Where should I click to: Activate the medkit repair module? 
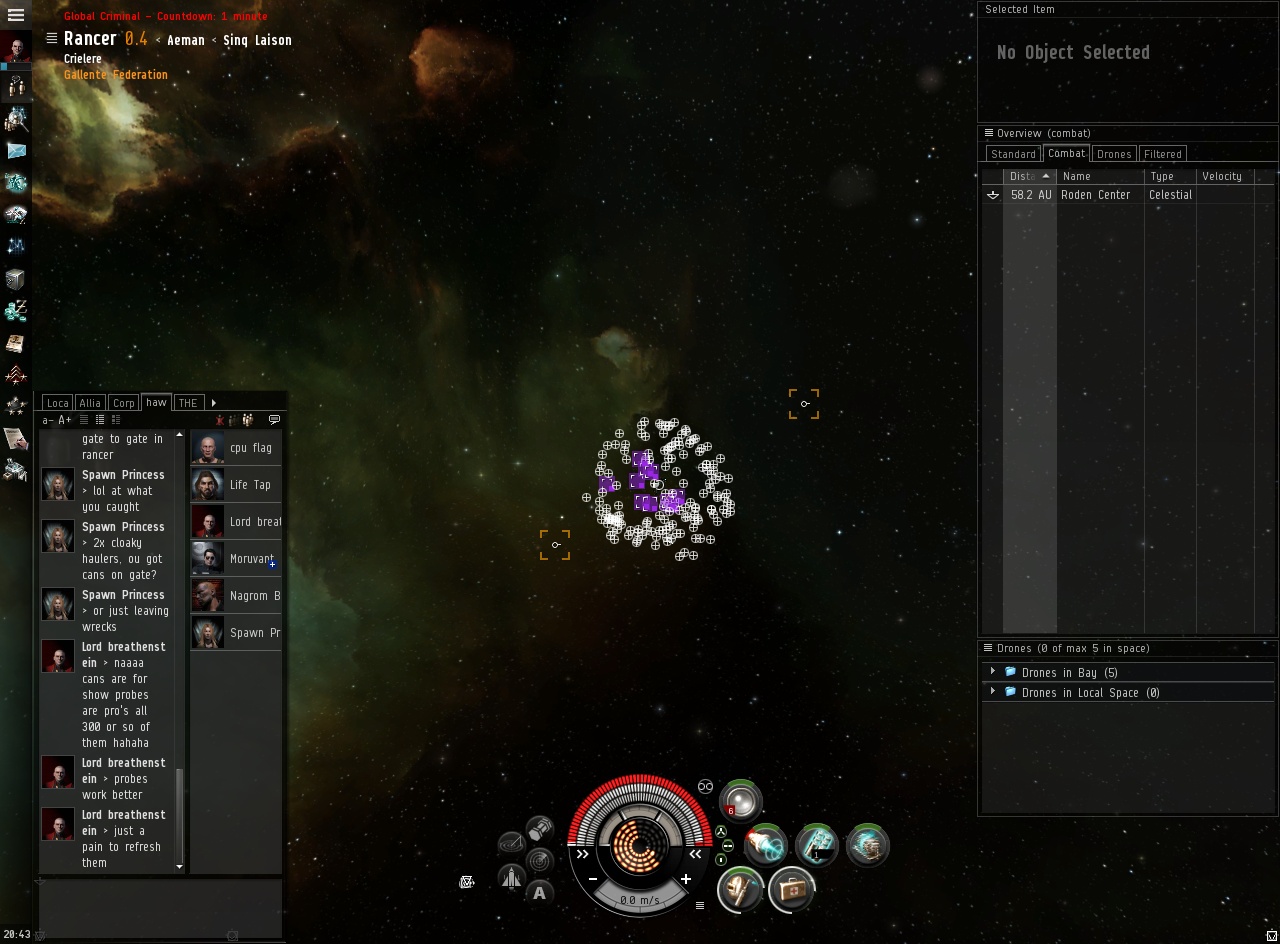[x=791, y=889]
